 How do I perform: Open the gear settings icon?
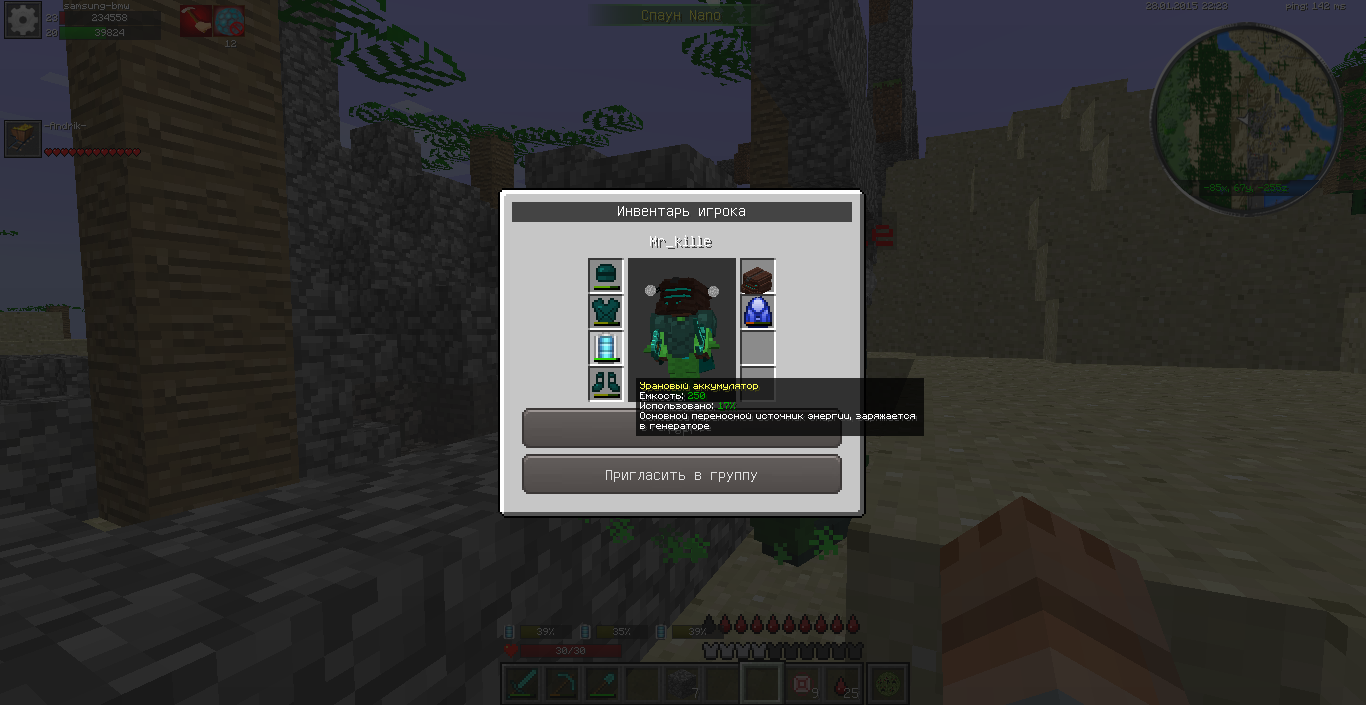coord(22,20)
